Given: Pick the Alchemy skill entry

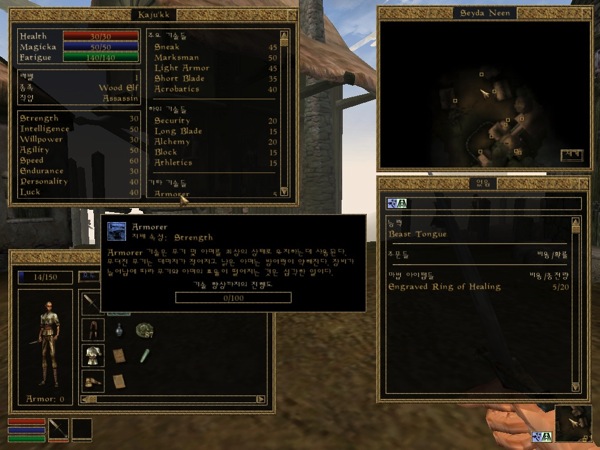Looking at the screenshot, I should coord(172,141).
